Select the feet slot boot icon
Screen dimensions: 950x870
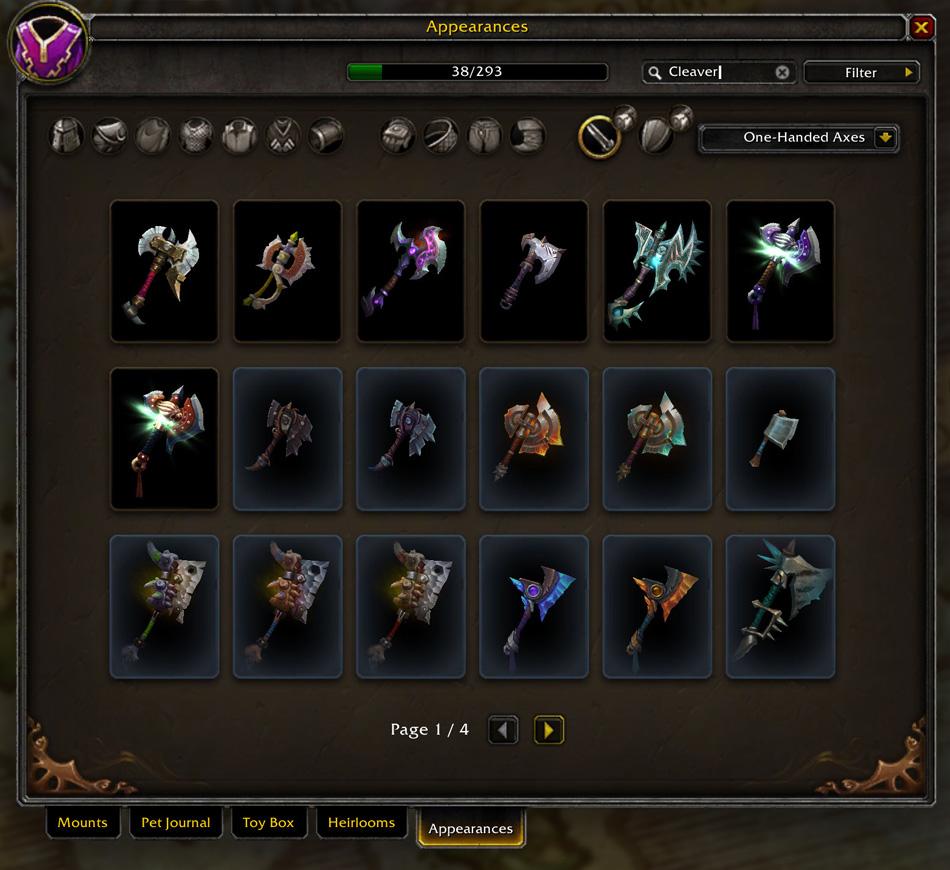(528, 135)
